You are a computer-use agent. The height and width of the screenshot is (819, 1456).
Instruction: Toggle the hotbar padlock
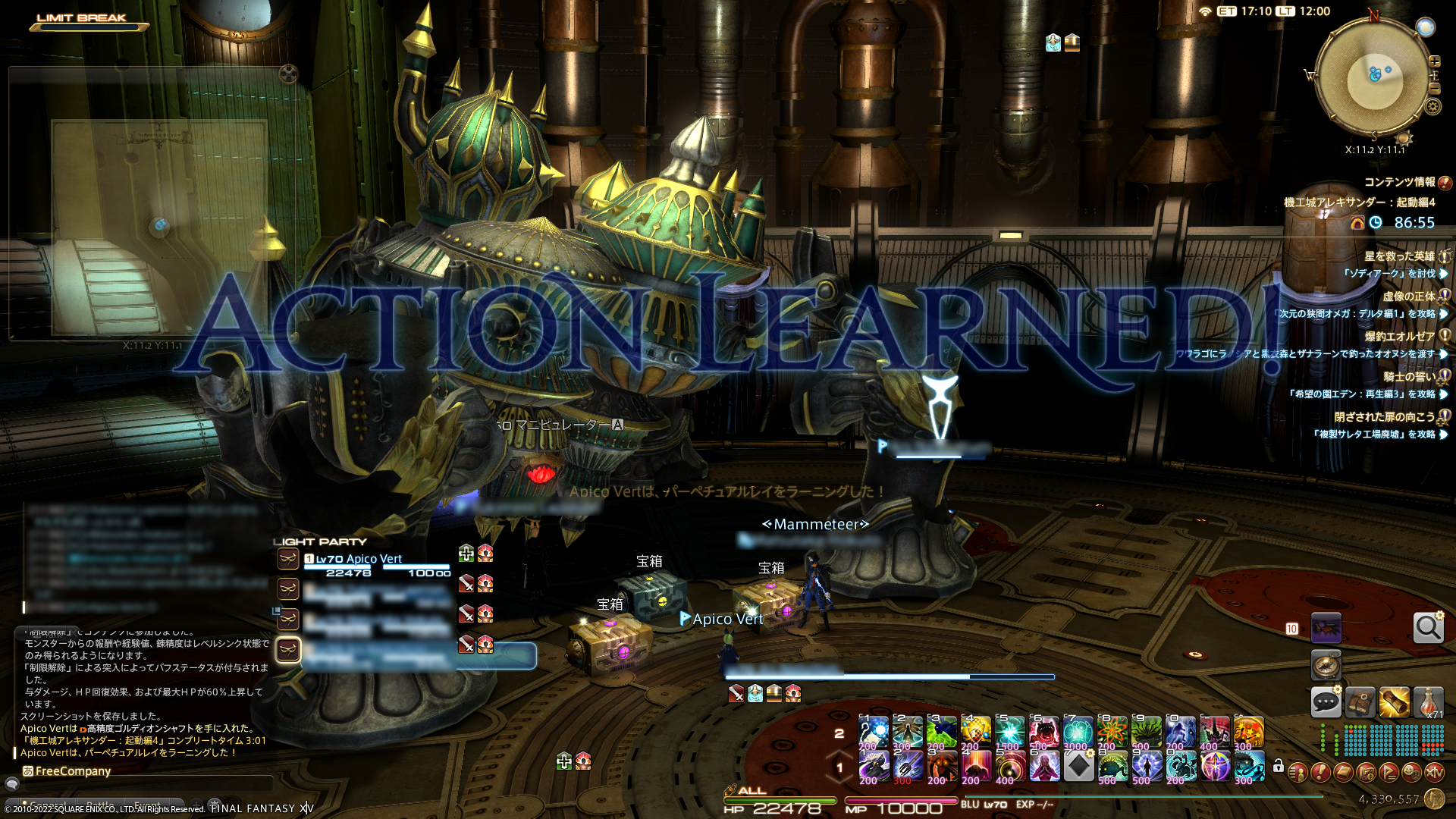click(x=1279, y=766)
